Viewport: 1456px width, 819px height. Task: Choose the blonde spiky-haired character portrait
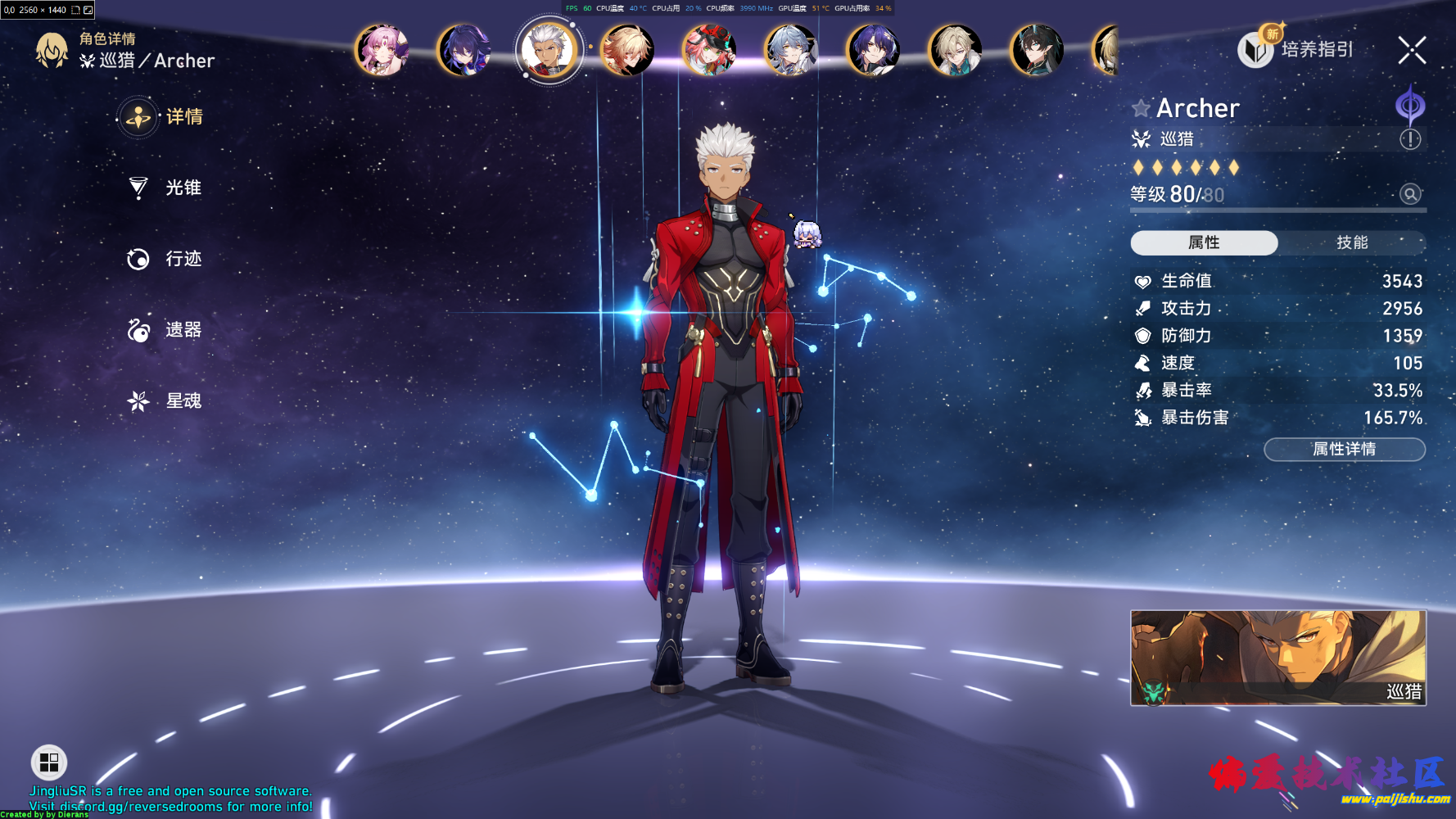627,50
